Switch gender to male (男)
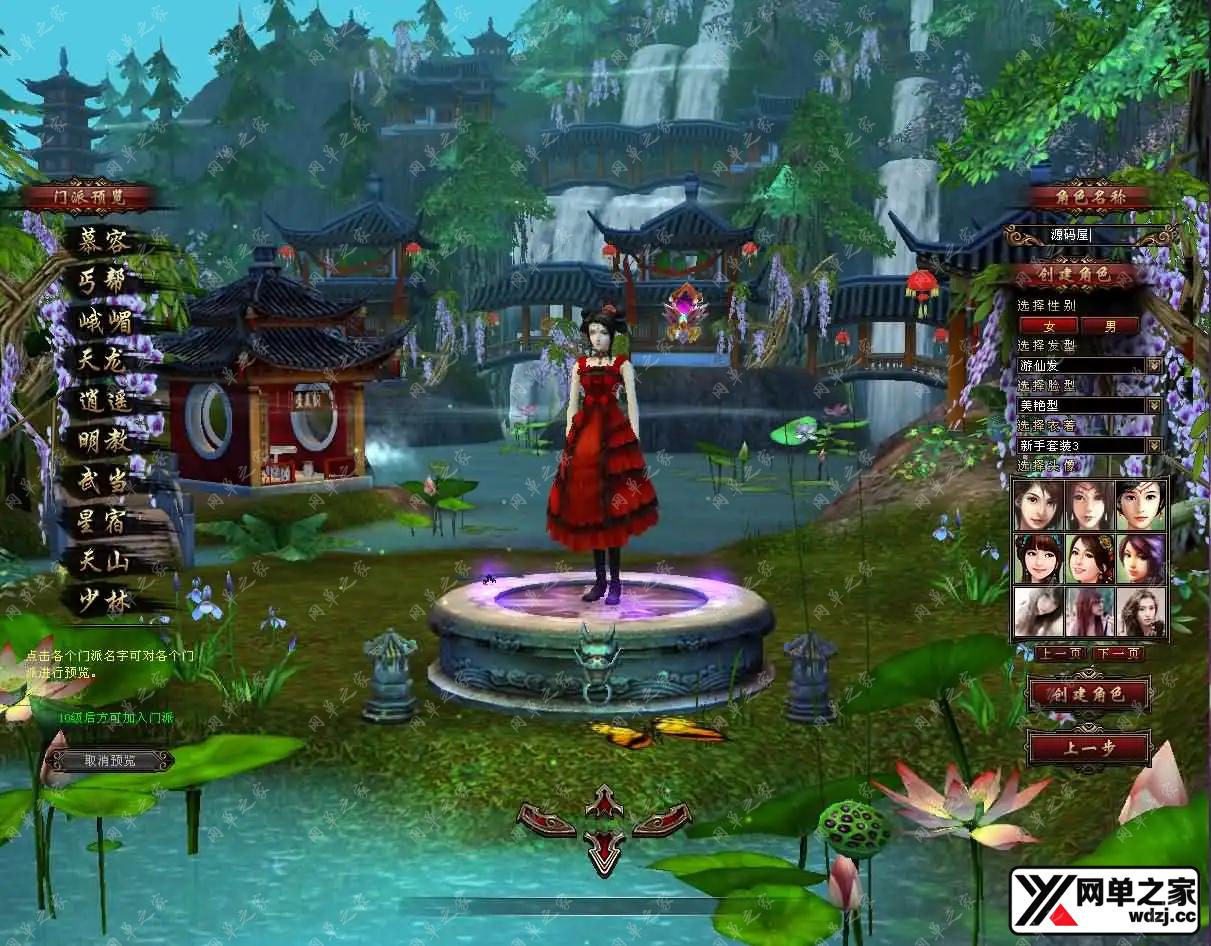The image size is (1211, 946). [1110, 325]
